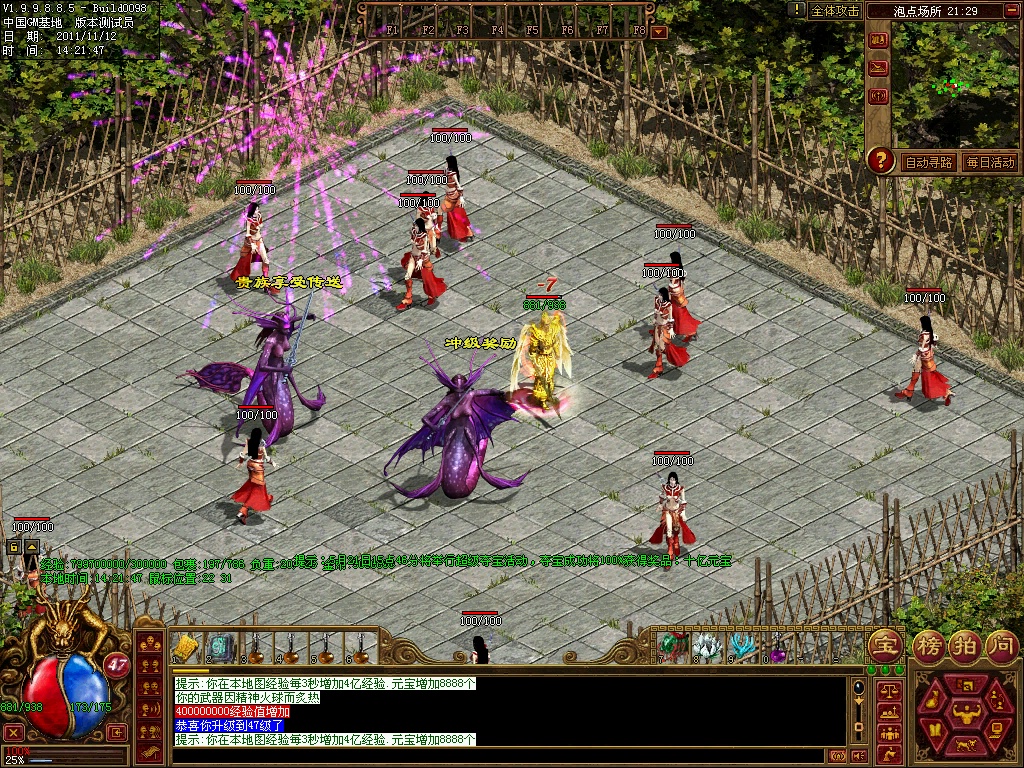Image resolution: width=1024 pixels, height=768 pixels.
Task: Use the purple potion in slot 0
Action: [777, 650]
